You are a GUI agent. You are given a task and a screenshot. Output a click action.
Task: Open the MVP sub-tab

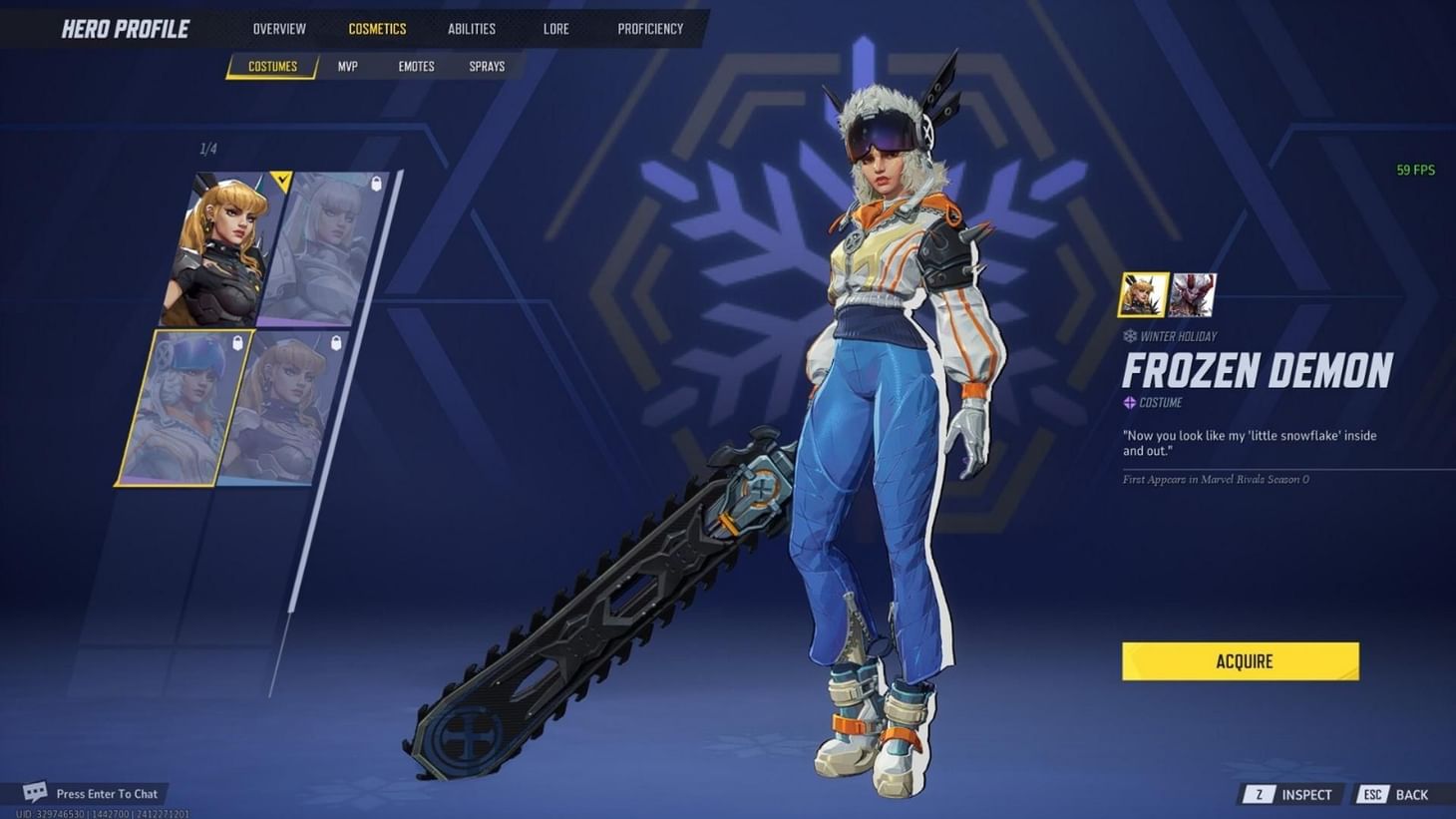click(x=346, y=66)
